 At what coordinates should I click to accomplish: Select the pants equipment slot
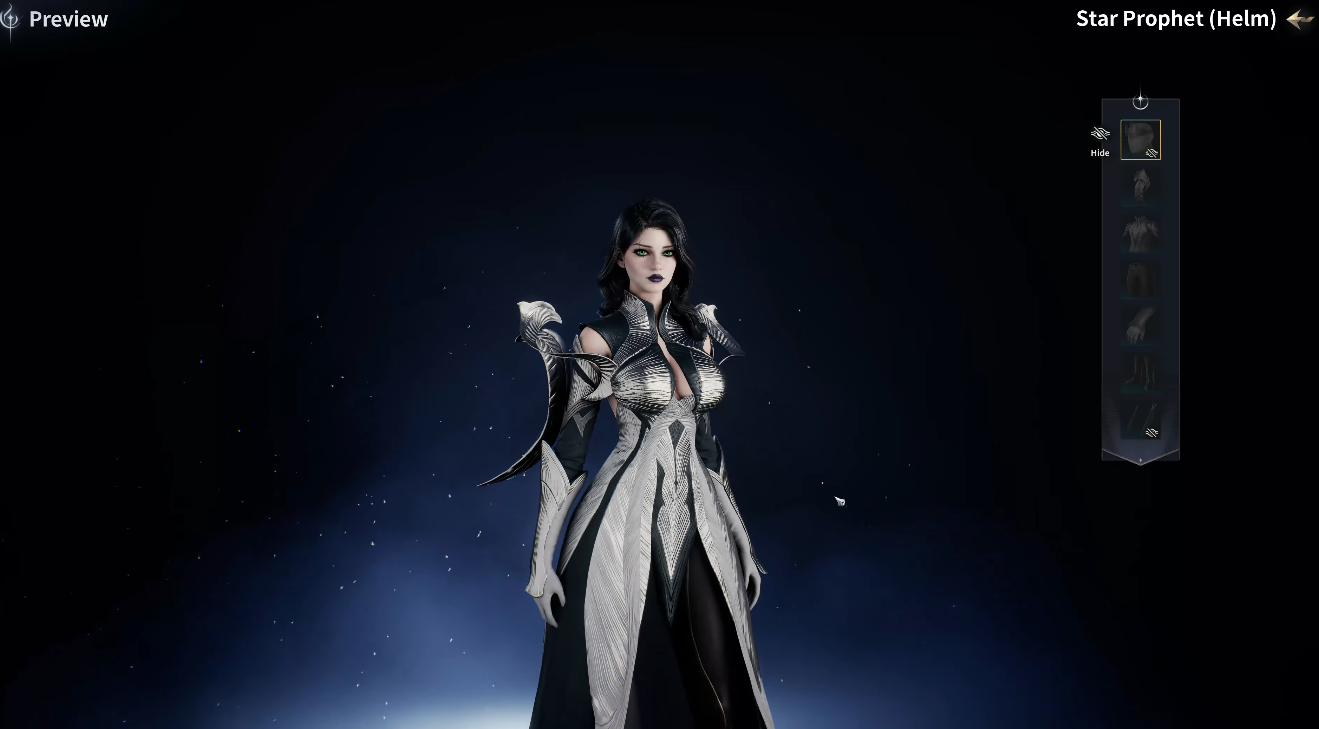pos(1140,279)
